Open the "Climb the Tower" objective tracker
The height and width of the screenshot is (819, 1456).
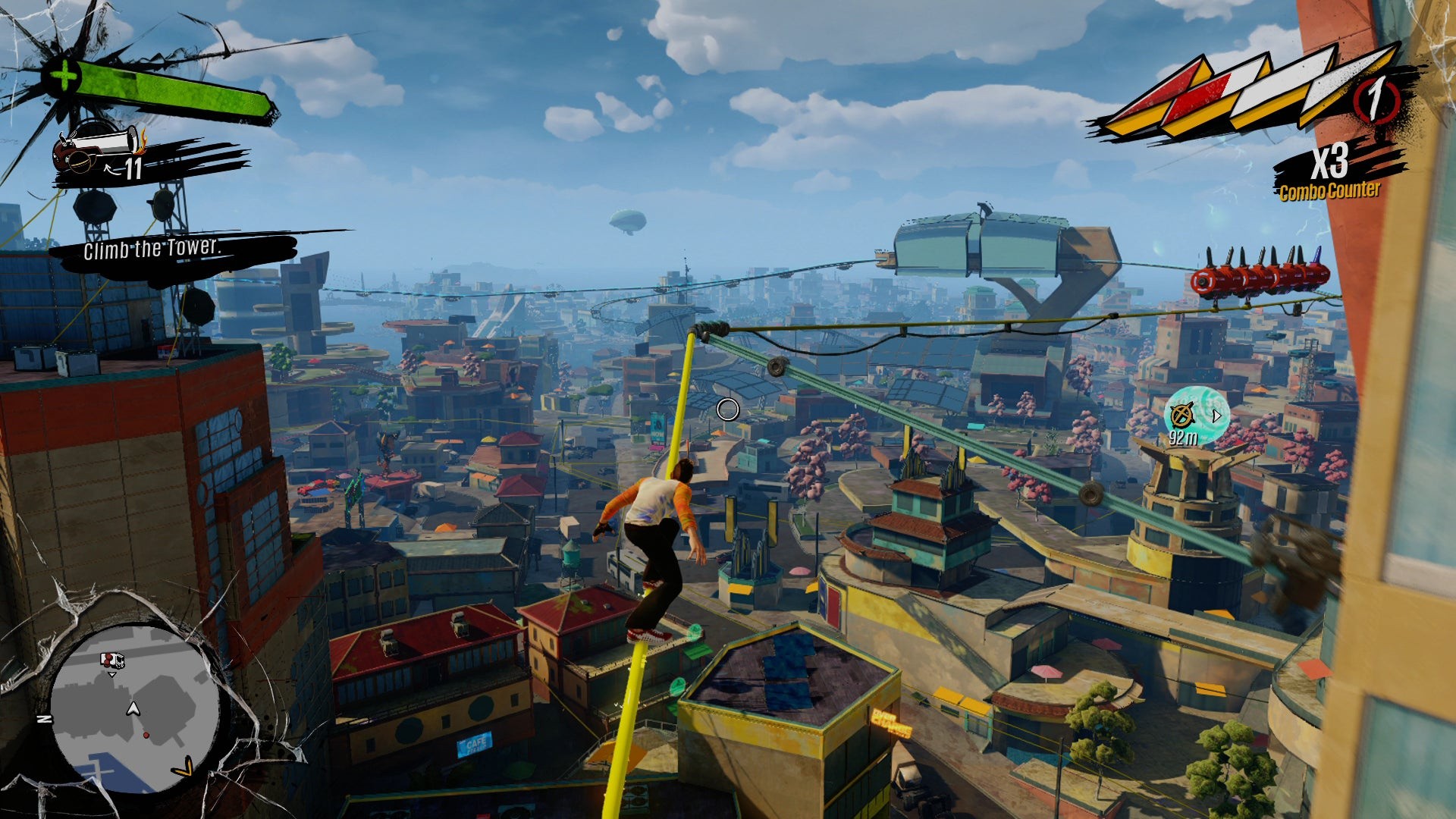[152, 248]
